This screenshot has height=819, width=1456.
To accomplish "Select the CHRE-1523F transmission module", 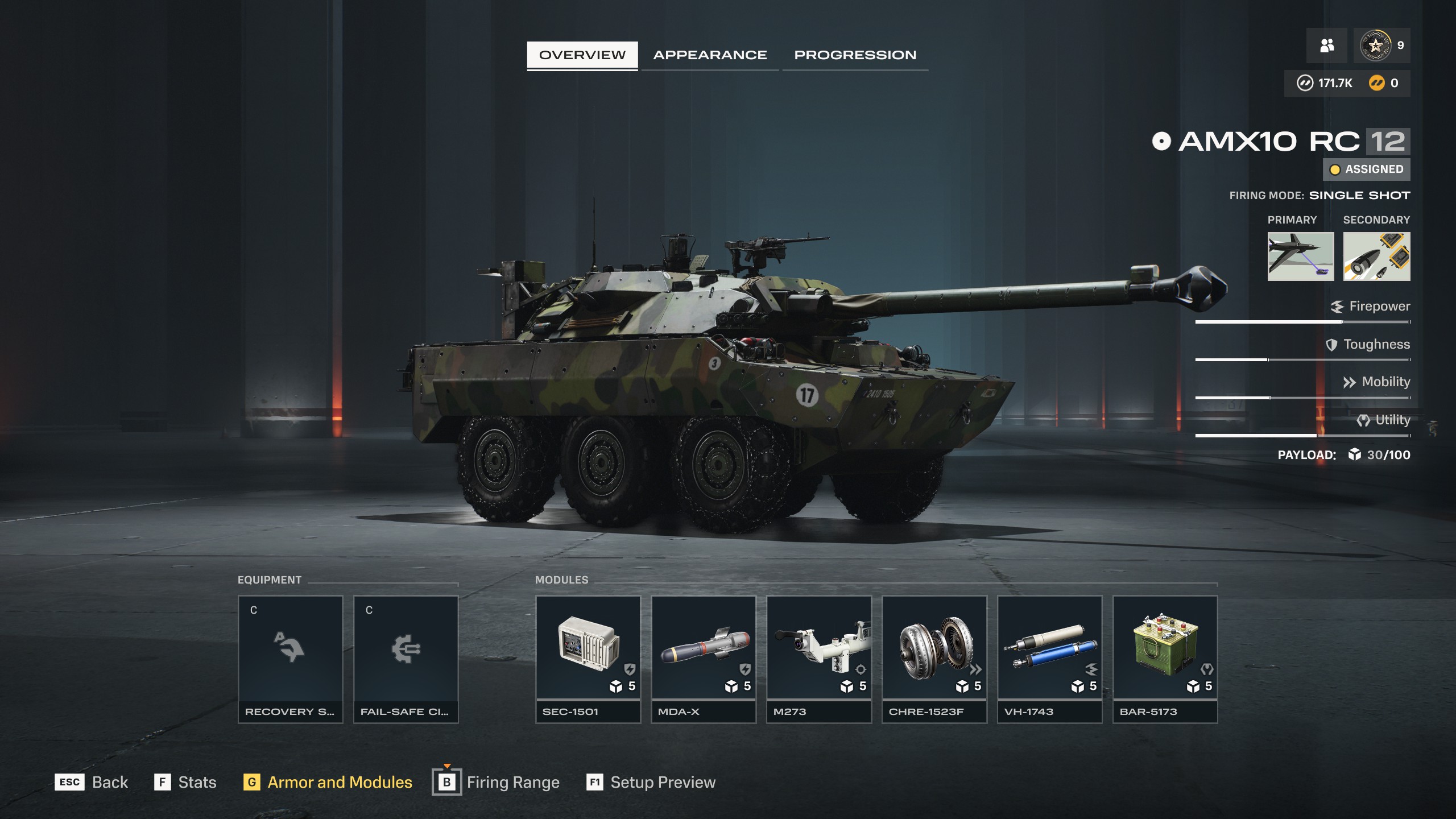I will click(x=934, y=659).
